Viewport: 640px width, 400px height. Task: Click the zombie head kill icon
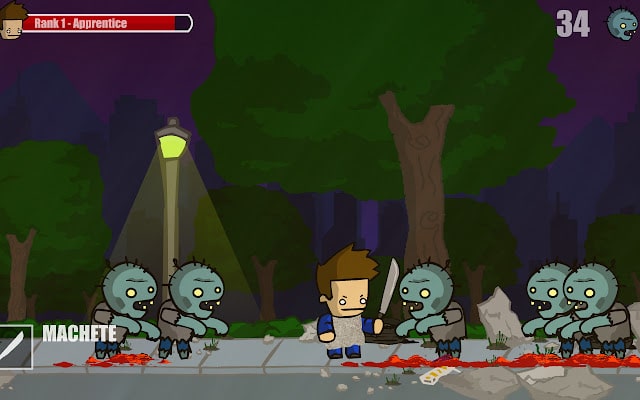point(621,23)
